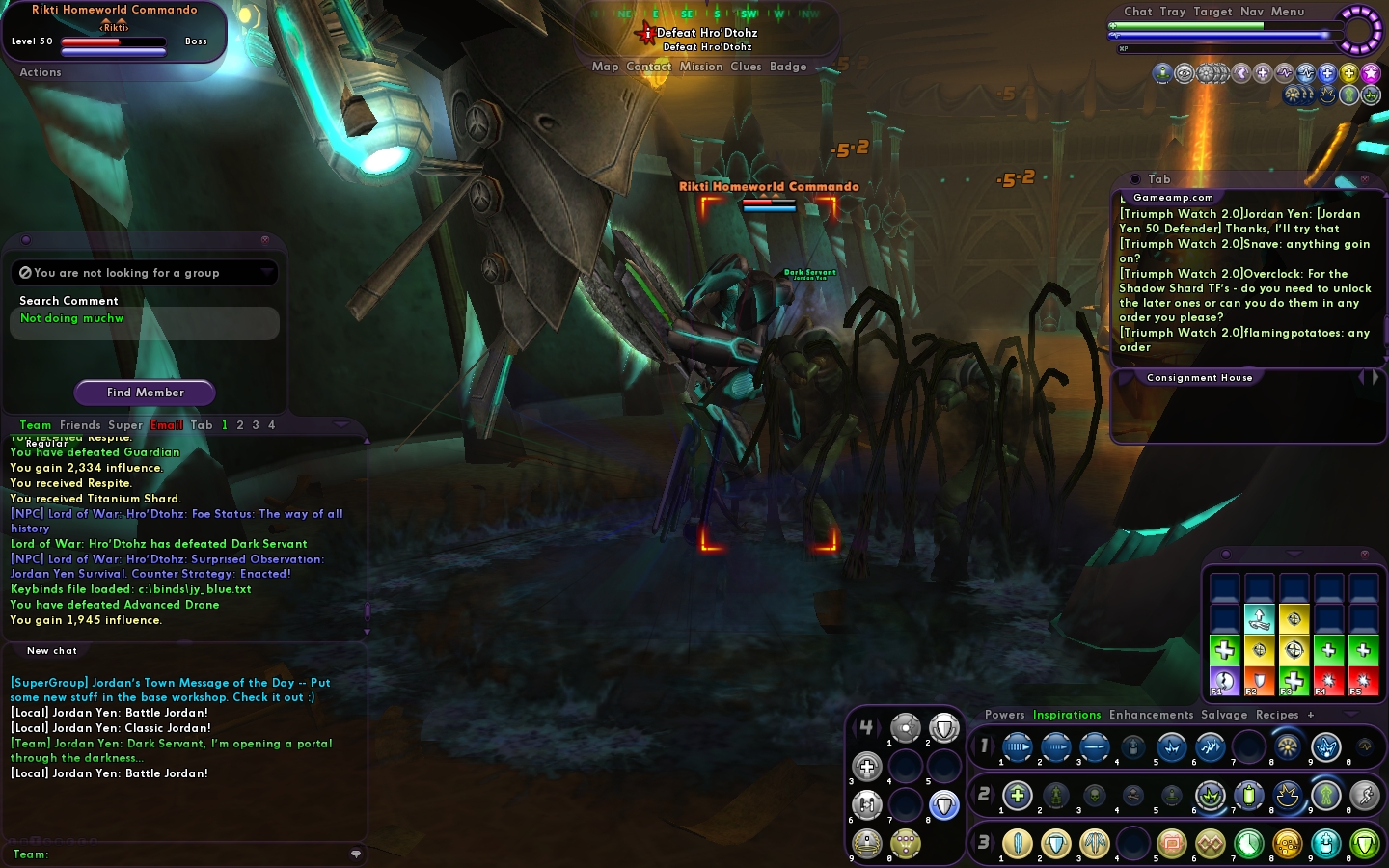This screenshot has width=1389, height=868.
Task: Show the Mission panel
Action: click(x=701, y=67)
